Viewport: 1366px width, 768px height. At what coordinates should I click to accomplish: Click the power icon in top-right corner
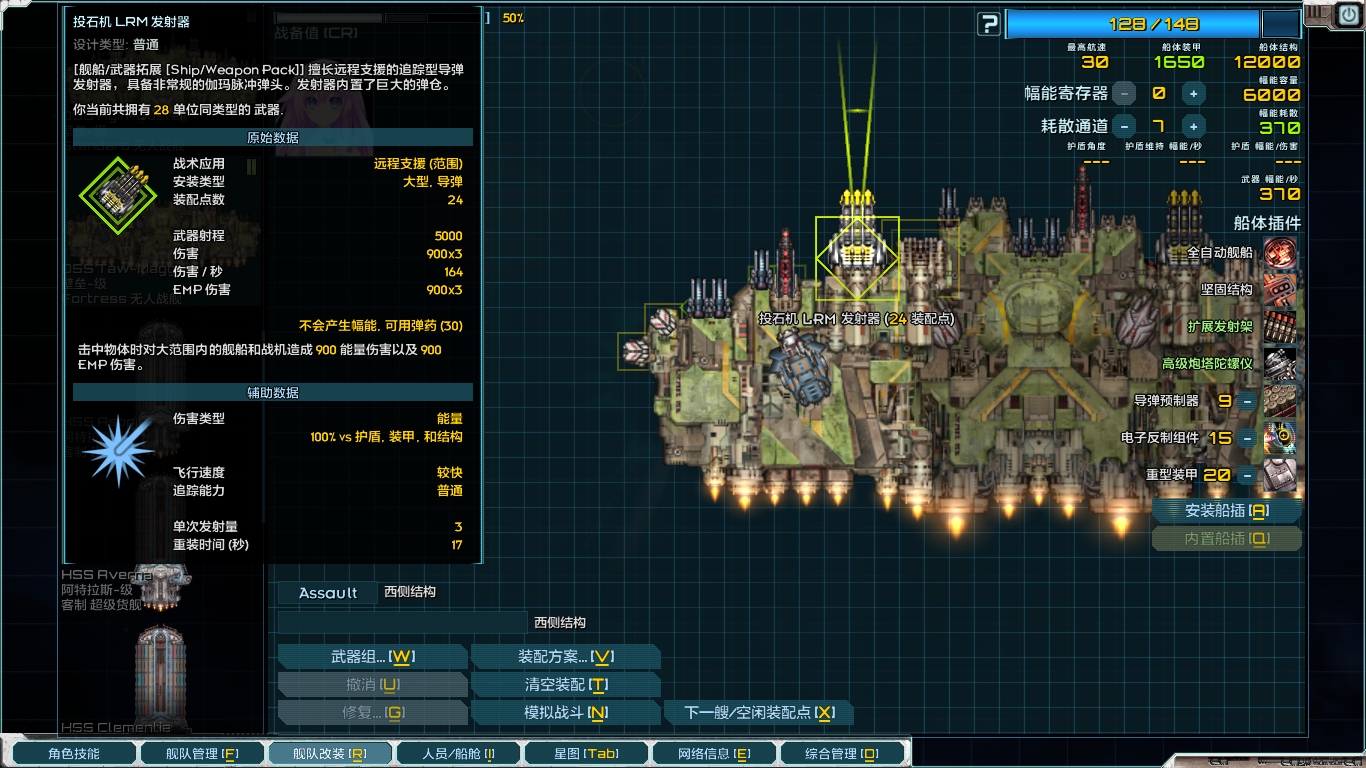coord(1350,14)
